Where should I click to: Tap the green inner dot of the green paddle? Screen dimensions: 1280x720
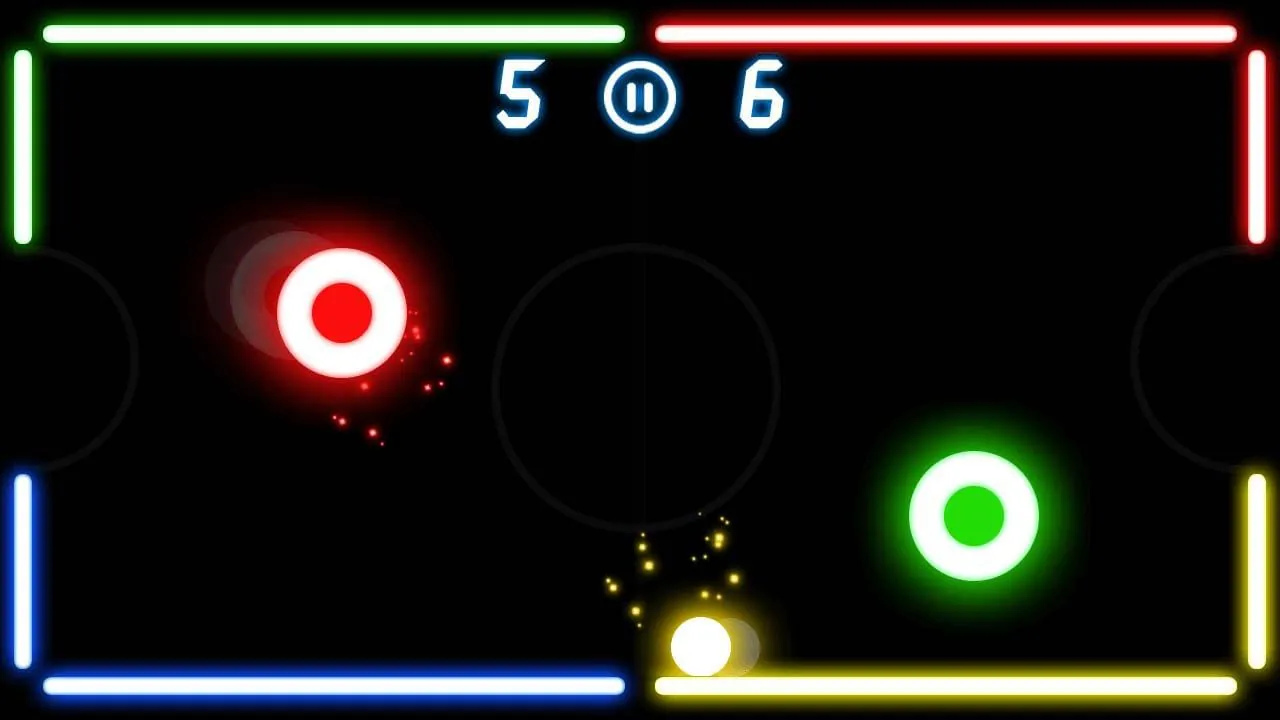tap(975, 515)
